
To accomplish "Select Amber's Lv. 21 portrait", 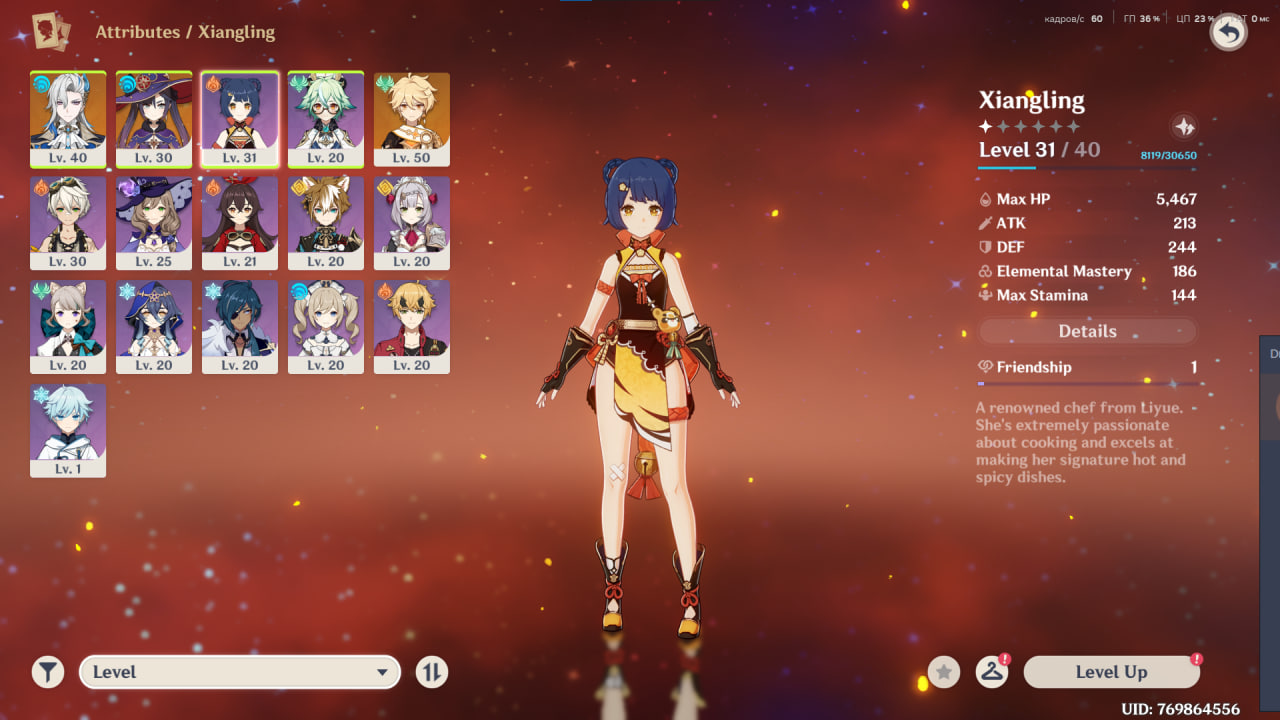I will coord(240,223).
